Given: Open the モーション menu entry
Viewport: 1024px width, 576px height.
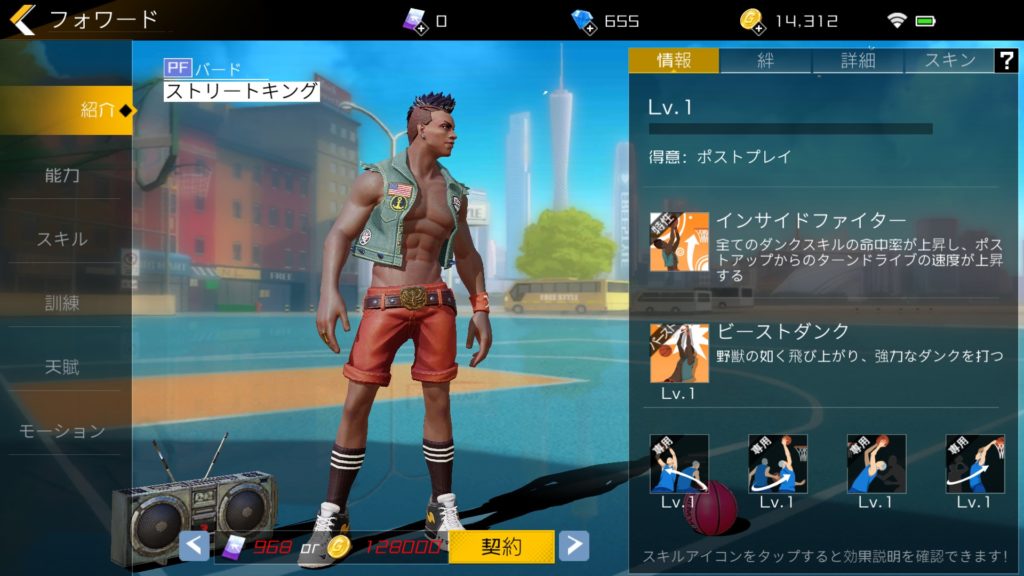Looking at the screenshot, I should [62, 431].
